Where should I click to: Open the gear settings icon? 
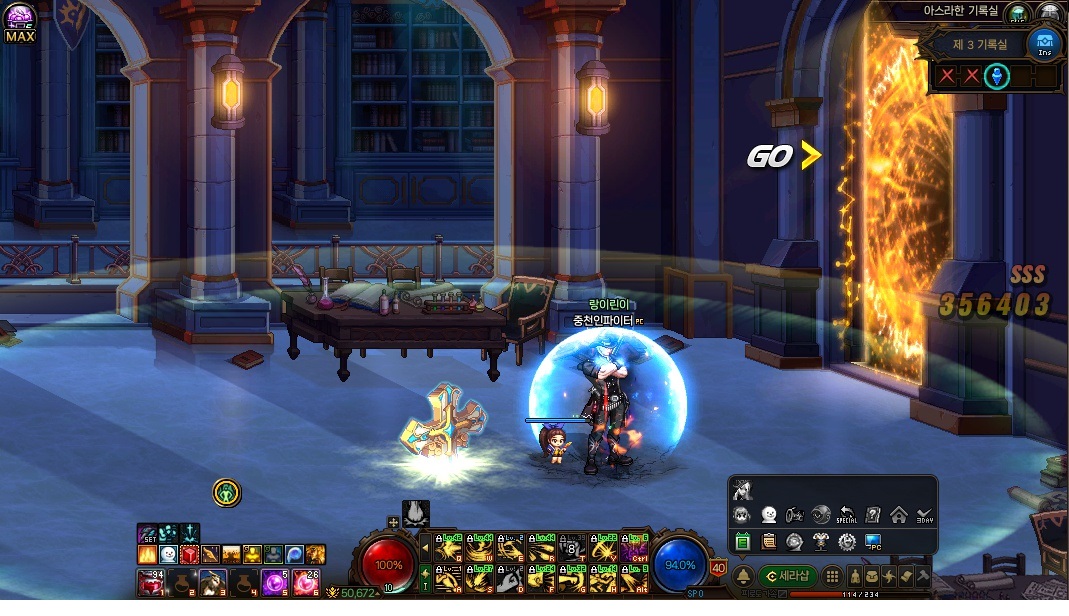847,542
